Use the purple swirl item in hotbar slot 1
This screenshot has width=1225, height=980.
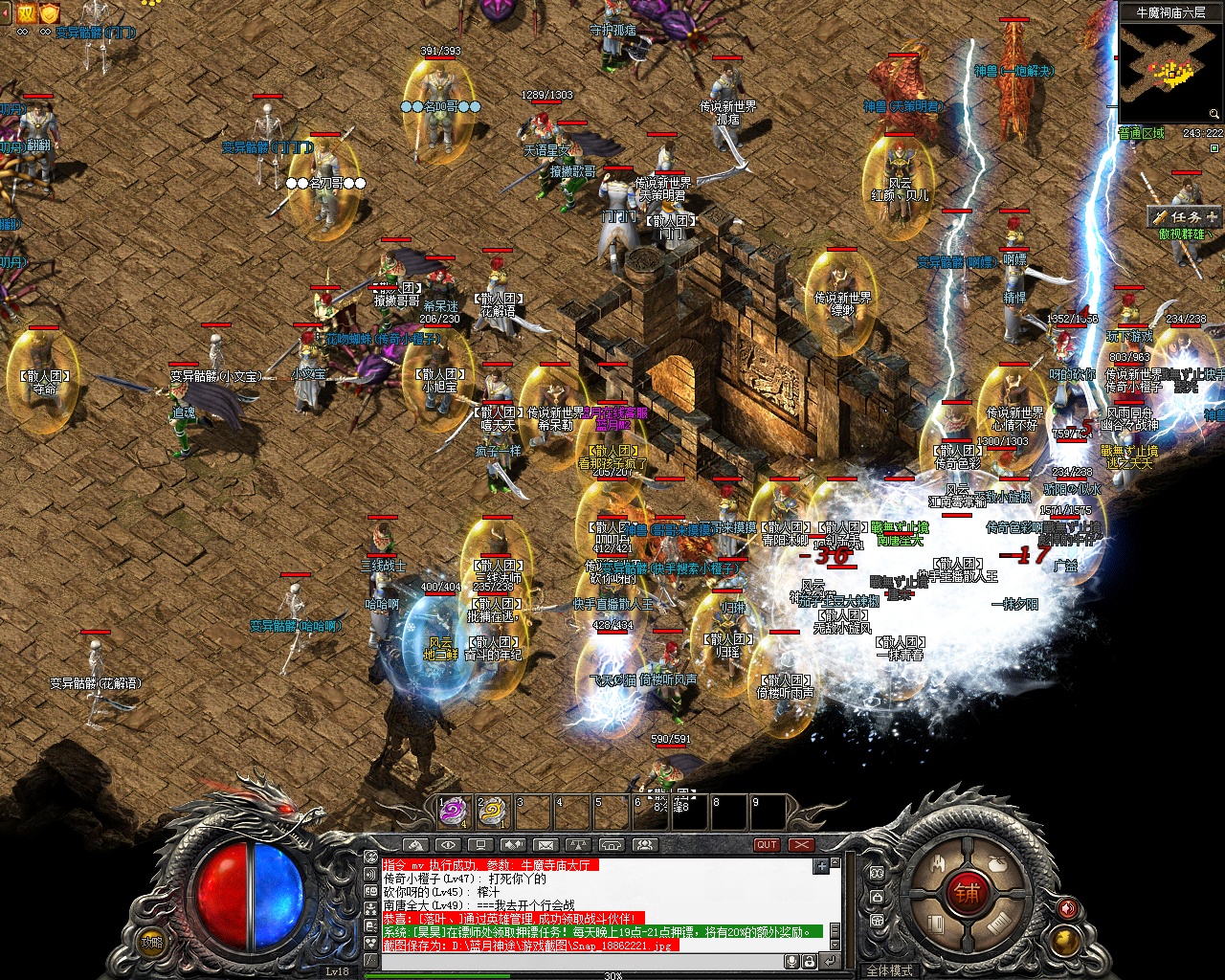tap(452, 812)
